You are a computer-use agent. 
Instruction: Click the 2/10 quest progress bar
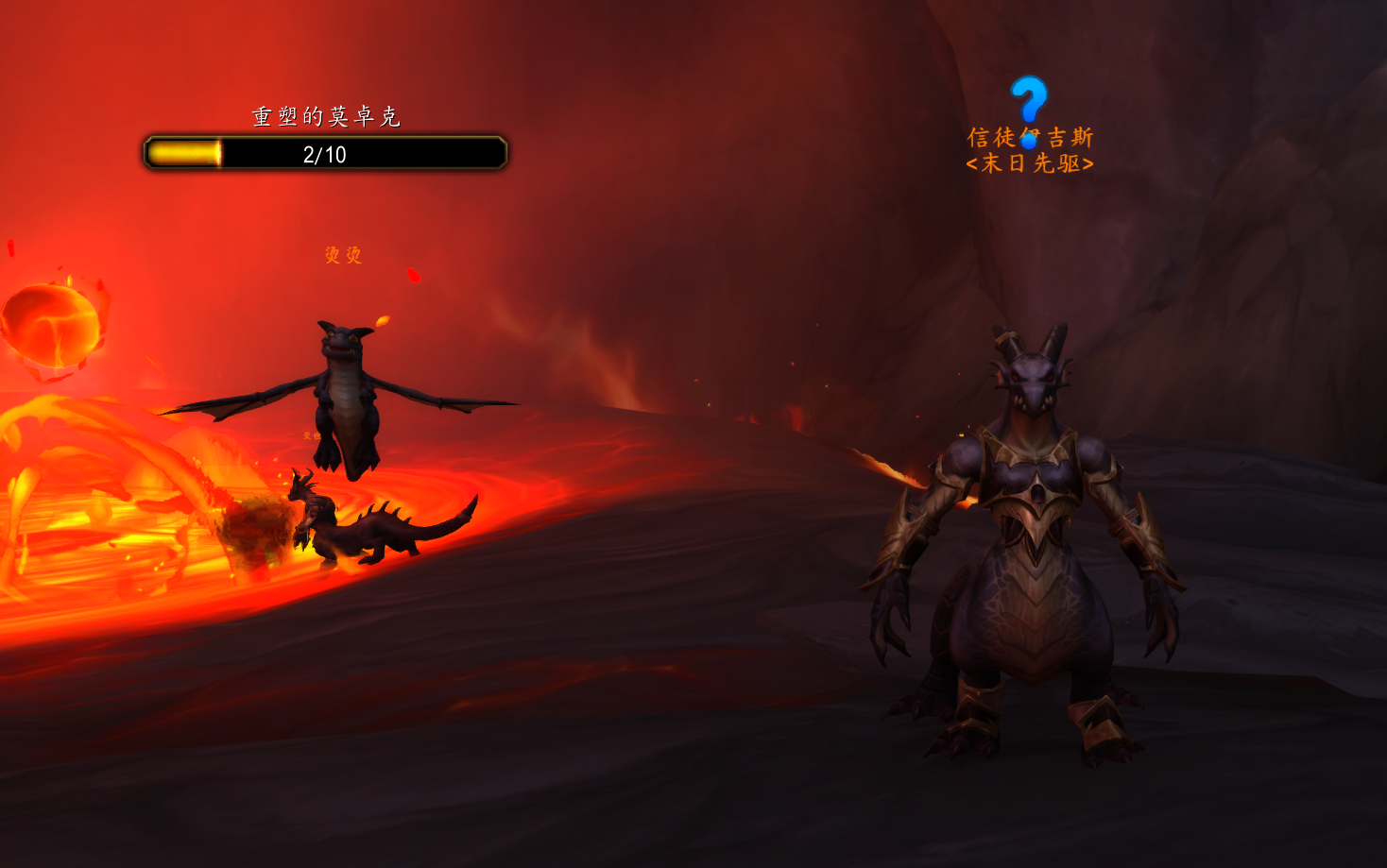point(326,154)
